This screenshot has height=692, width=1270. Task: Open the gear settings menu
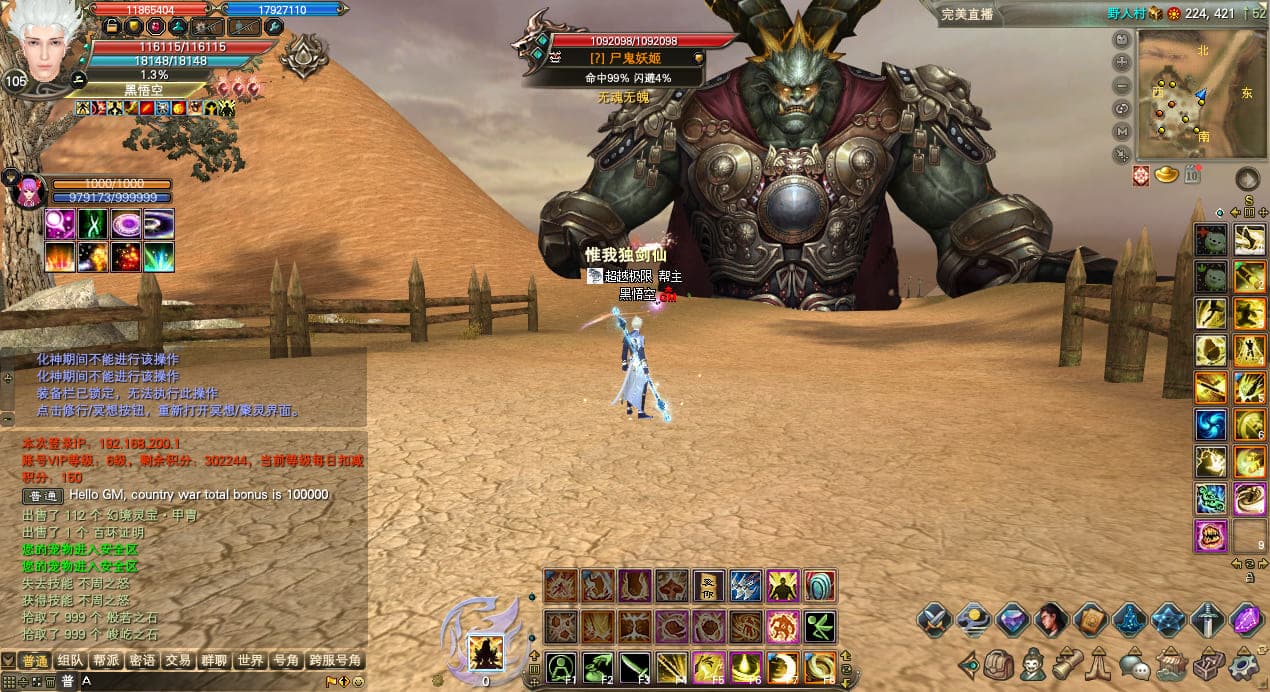pos(1244,663)
